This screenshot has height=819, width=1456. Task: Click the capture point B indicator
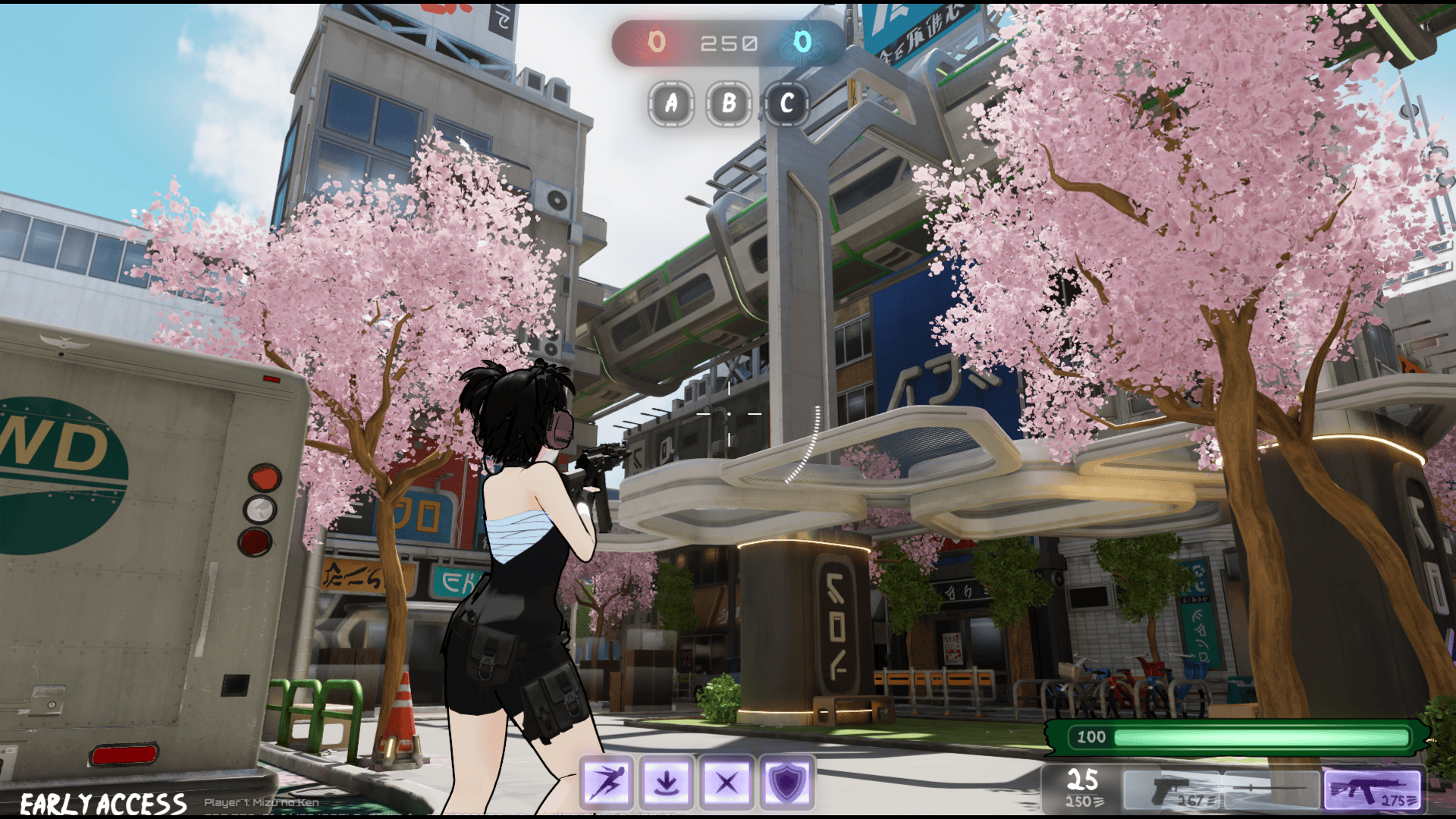[729, 103]
